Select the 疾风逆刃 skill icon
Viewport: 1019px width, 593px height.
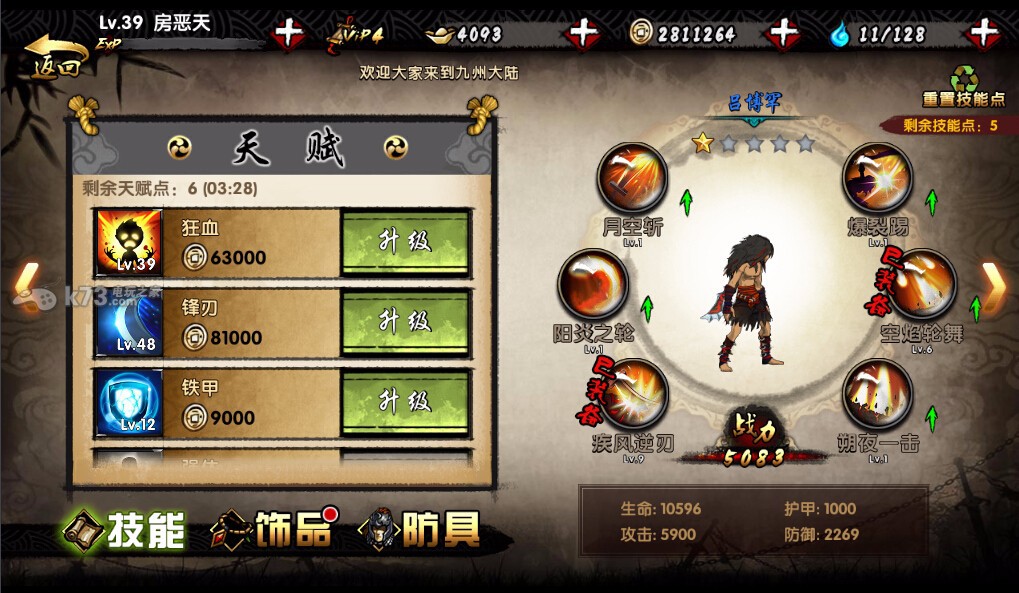633,394
